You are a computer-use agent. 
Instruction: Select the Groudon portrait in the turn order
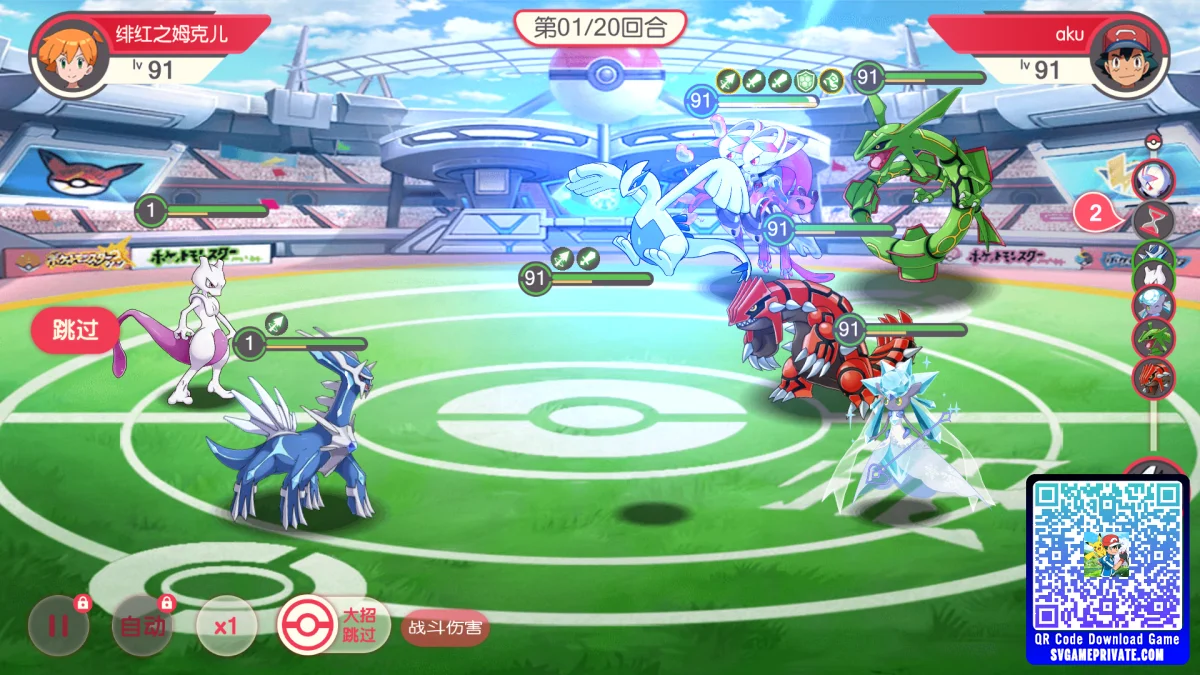point(1153,378)
